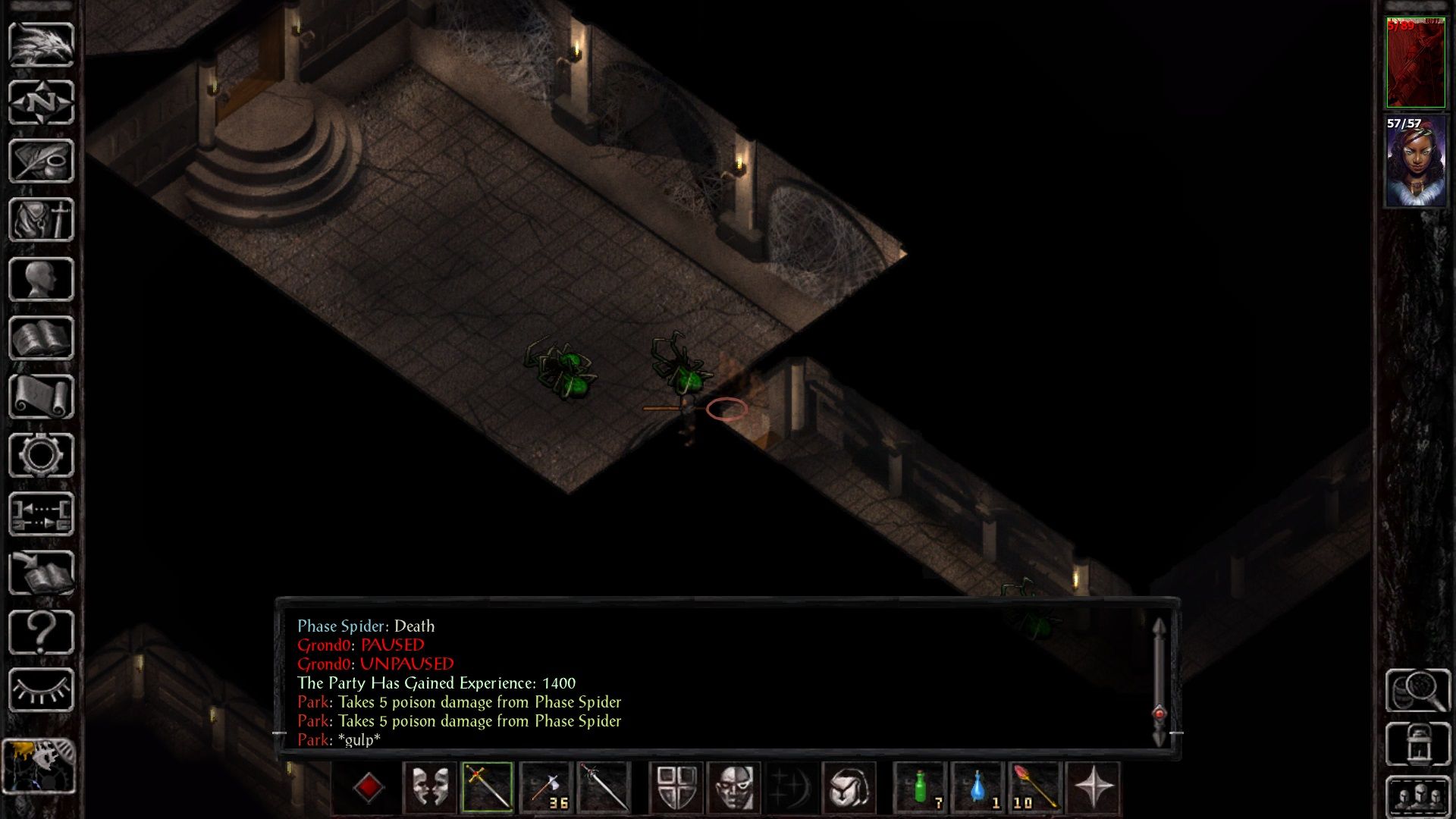Toggle the closed-eye hide interface button
The image size is (1456, 819).
point(41,690)
